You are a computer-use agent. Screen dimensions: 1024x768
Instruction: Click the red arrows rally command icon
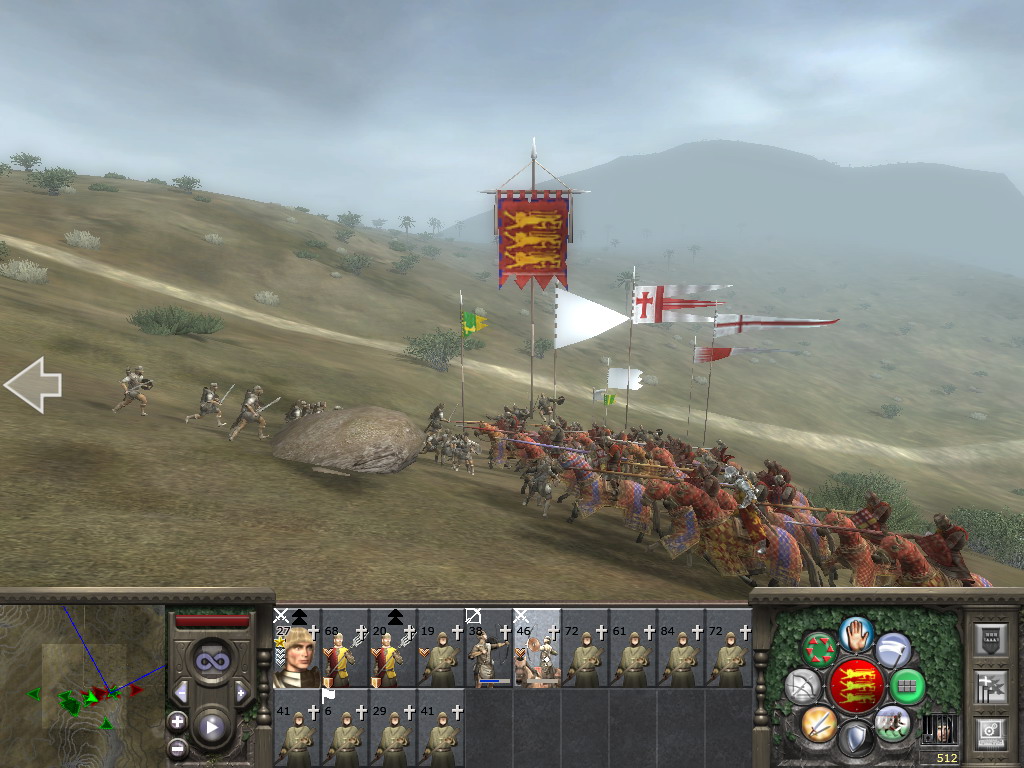pos(819,649)
